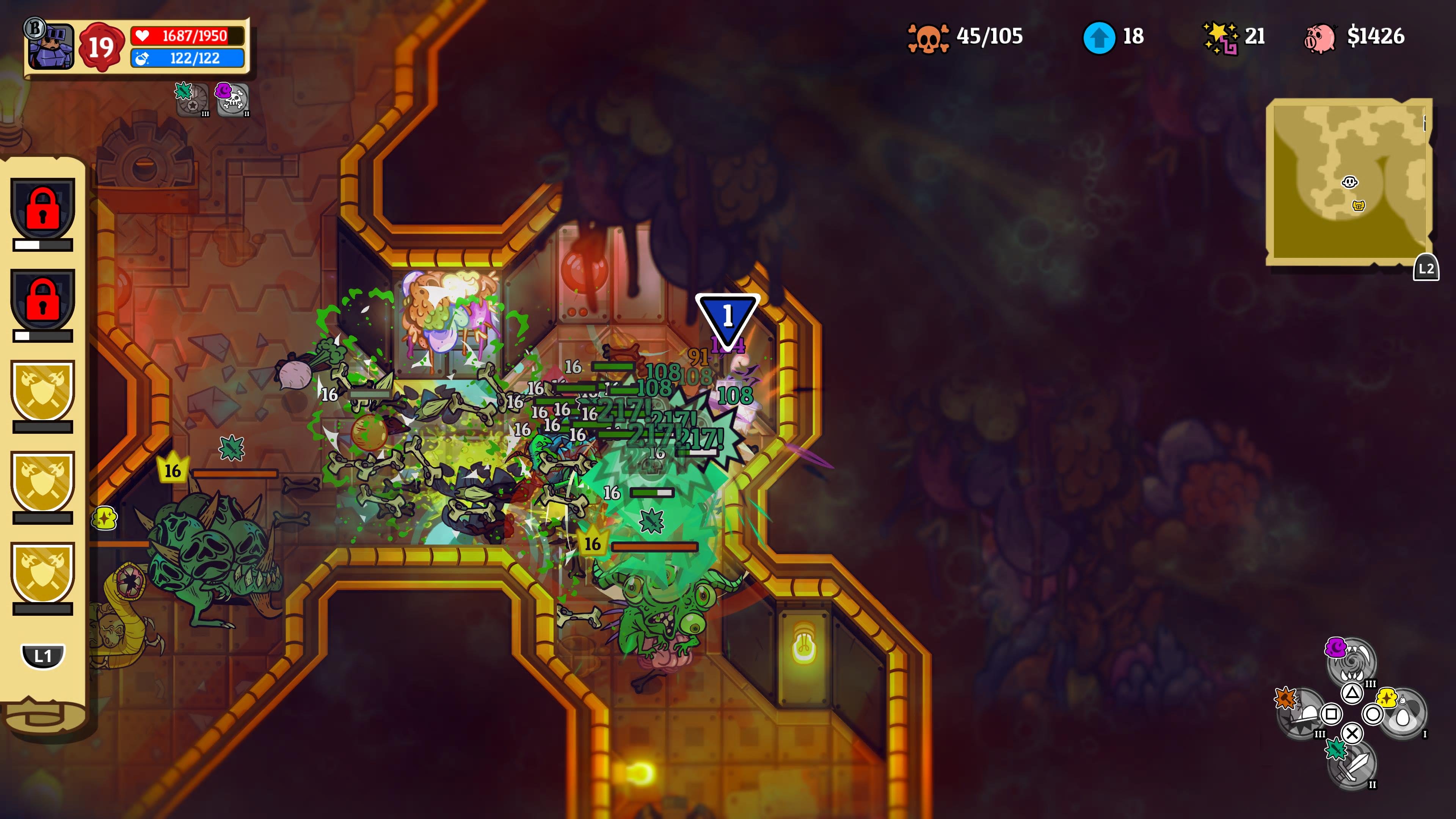This screenshot has height=819, width=1456.
Task: Click the red wax seal level badge
Action: 101,47
